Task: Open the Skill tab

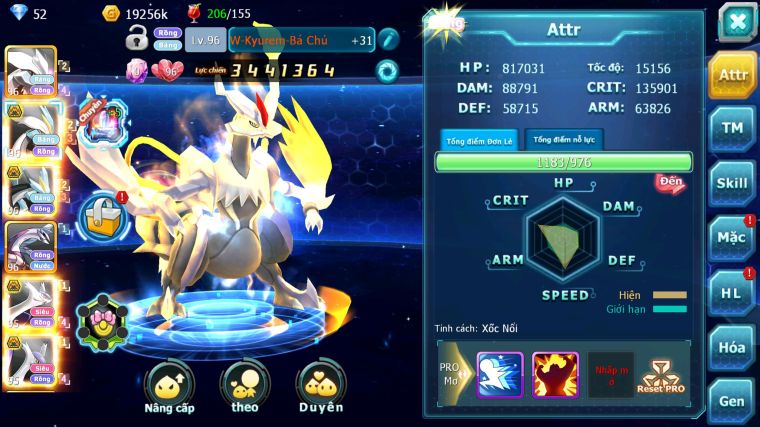Action: click(732, 183)
